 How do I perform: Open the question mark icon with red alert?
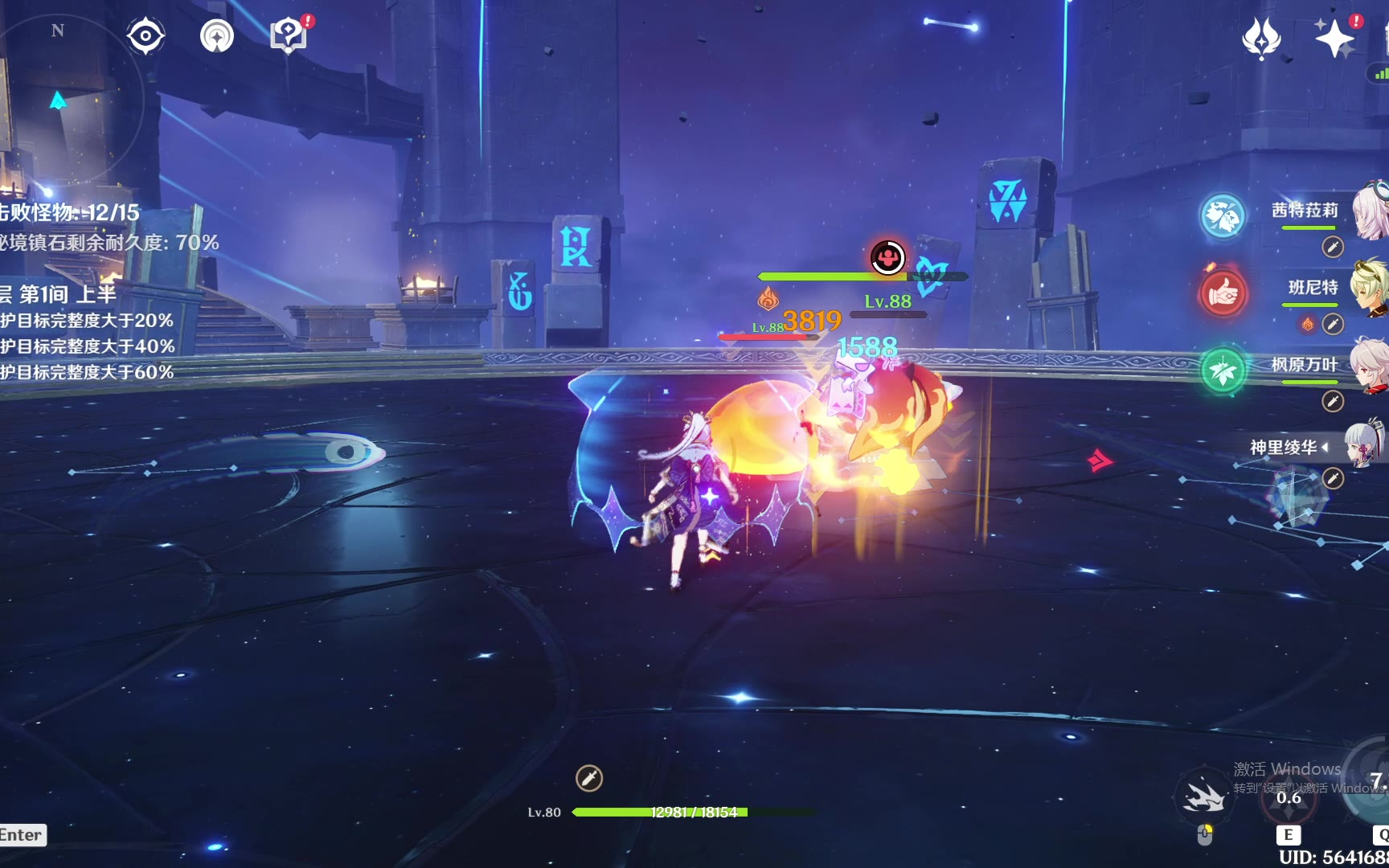[289, 35]
